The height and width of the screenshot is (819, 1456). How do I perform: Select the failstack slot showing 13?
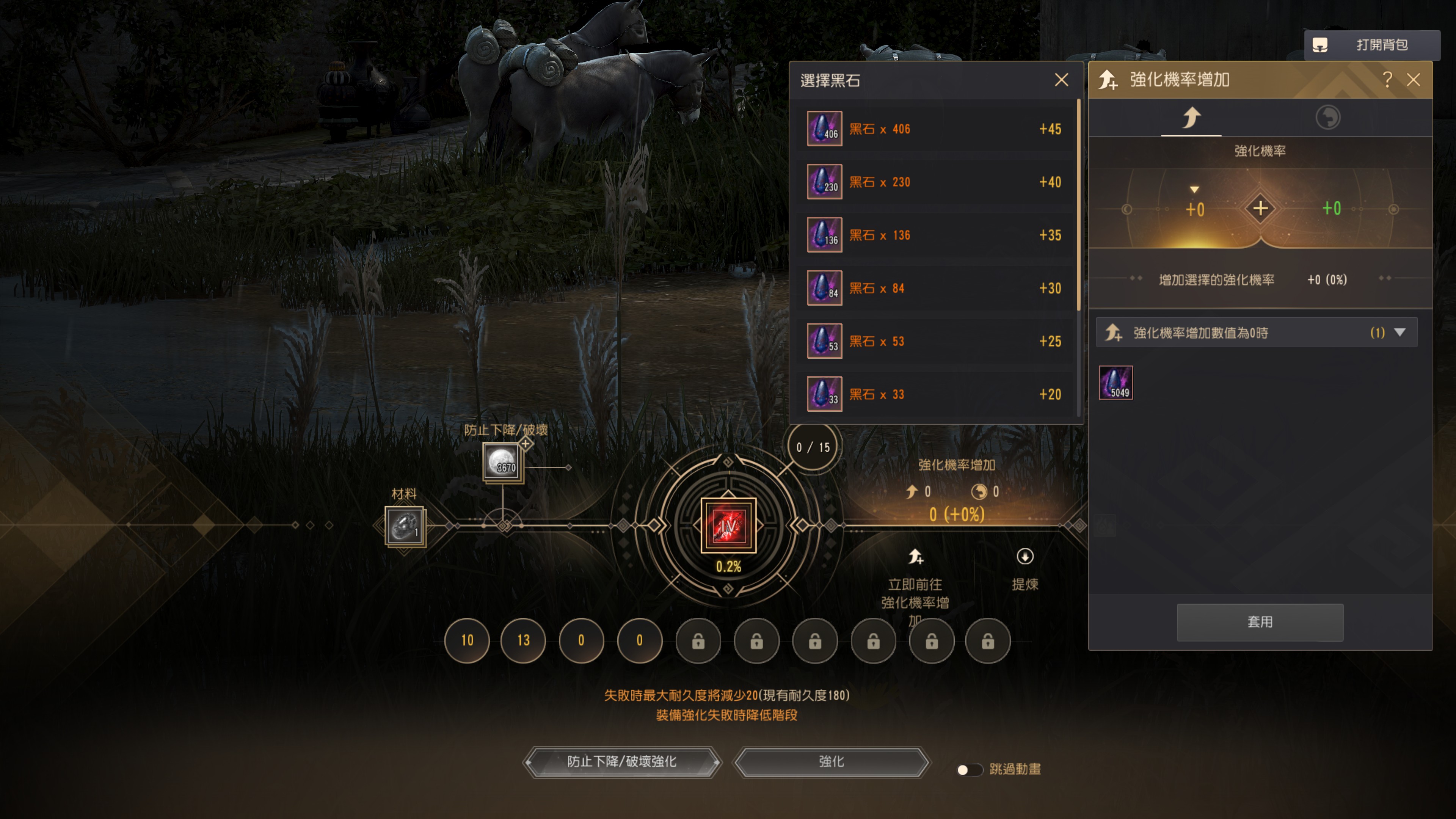pyautogui.click(x=523, y=640)
